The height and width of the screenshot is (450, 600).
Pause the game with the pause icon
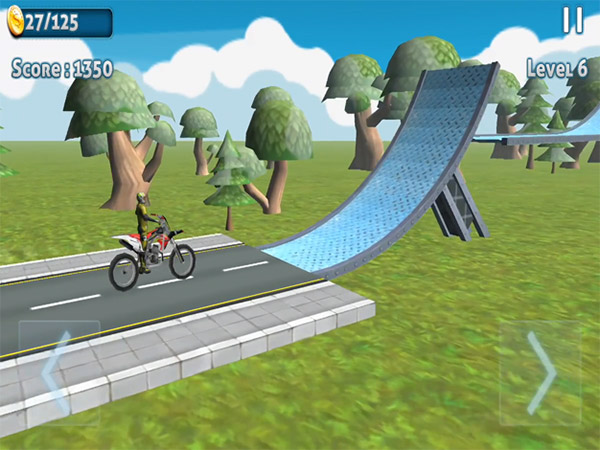[x=573, y=20]
